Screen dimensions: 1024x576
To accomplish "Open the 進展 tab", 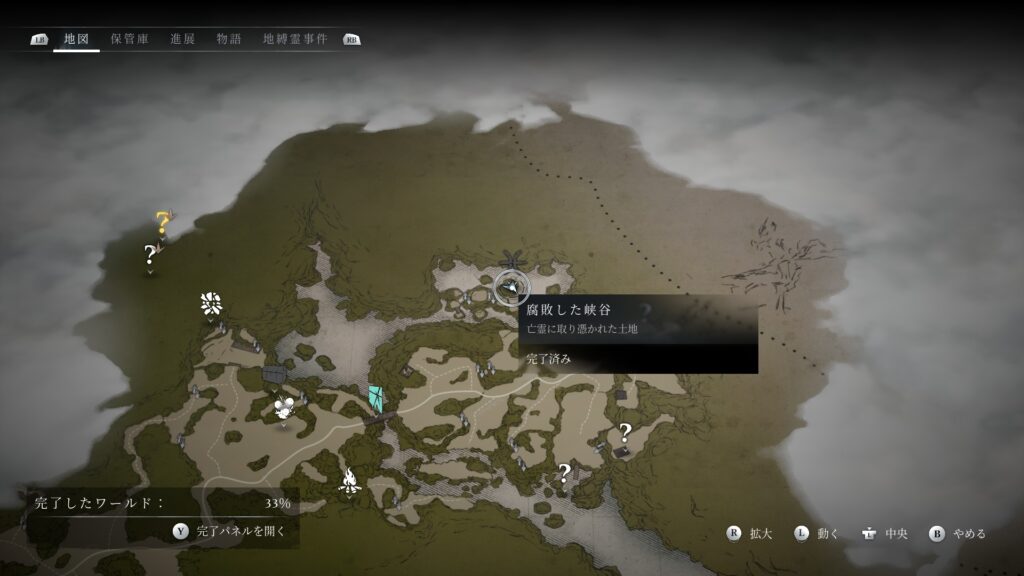I will tap(182, 39).
